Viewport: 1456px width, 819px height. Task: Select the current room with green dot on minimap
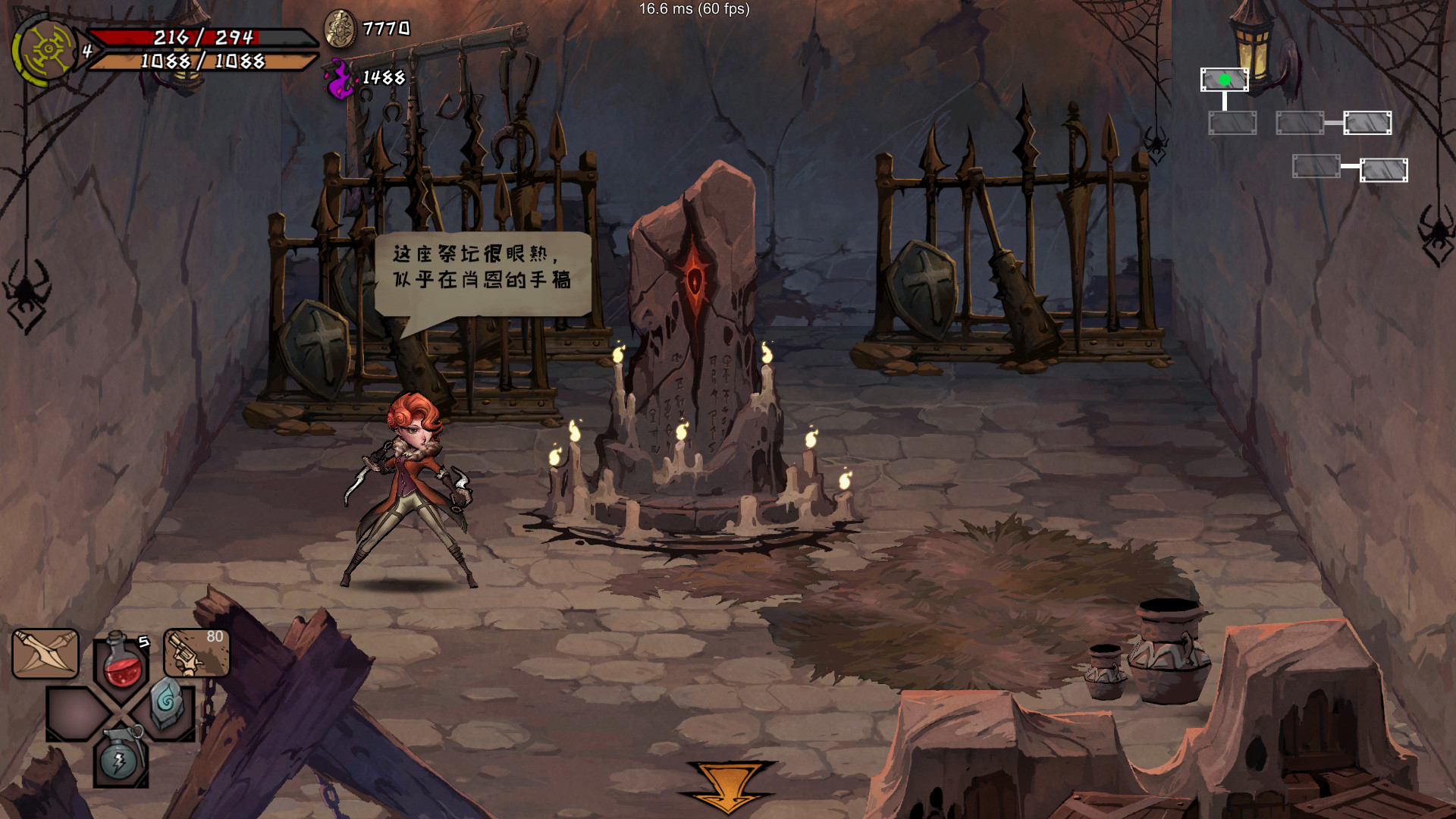[x=1224, y=79]
